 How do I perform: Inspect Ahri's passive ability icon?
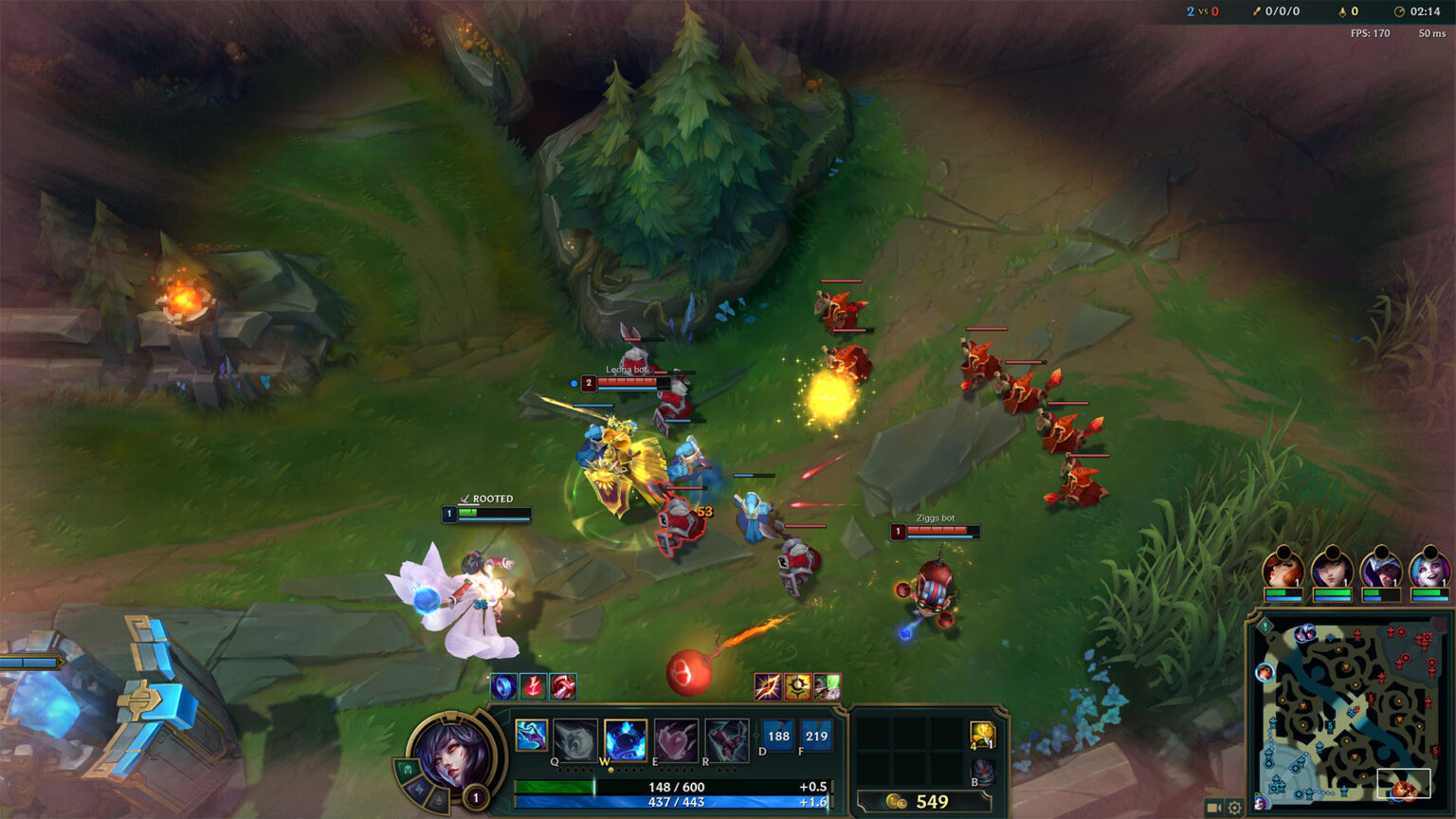pos(532,735)
